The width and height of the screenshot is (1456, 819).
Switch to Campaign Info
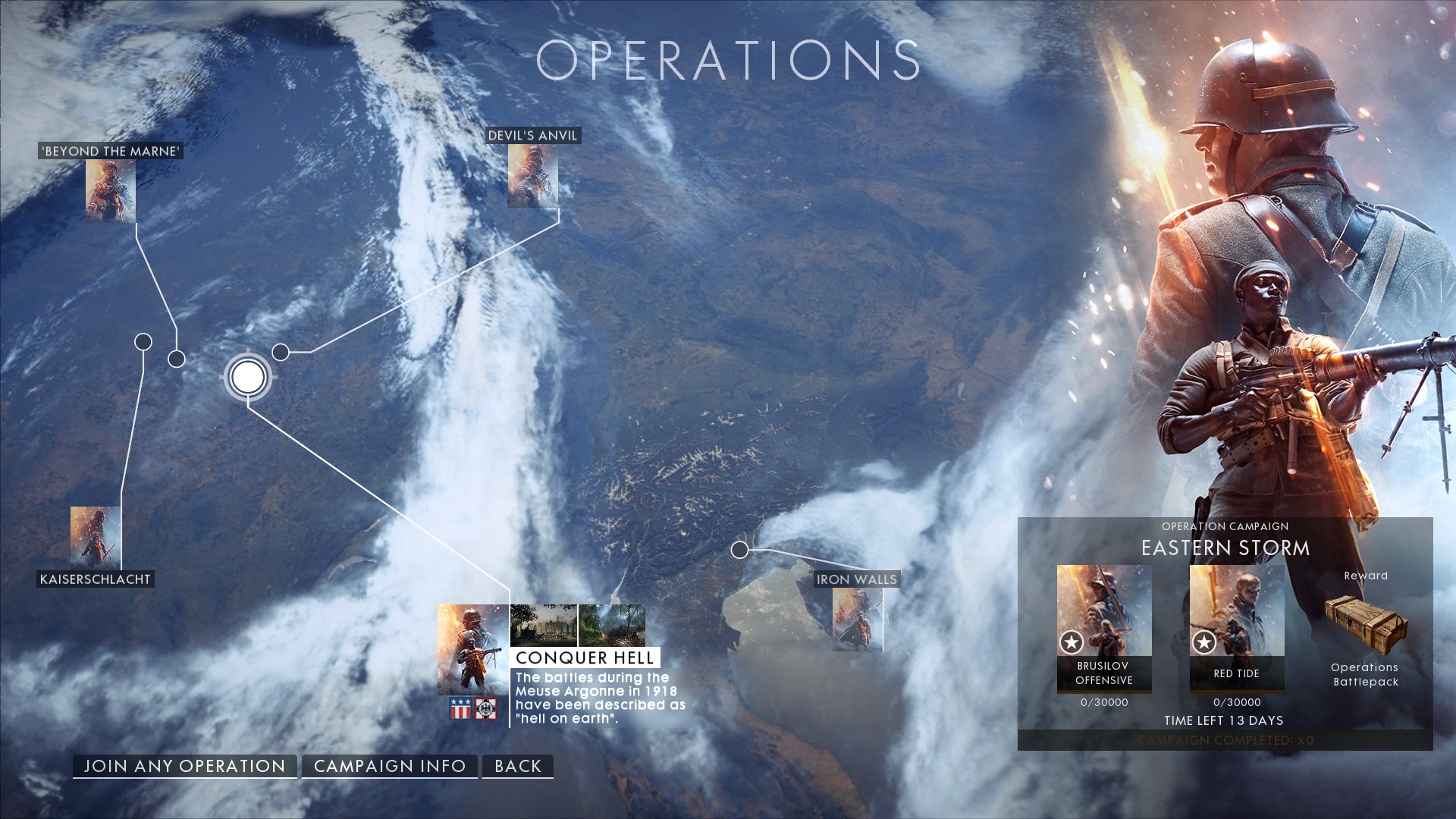pos(390,766)
